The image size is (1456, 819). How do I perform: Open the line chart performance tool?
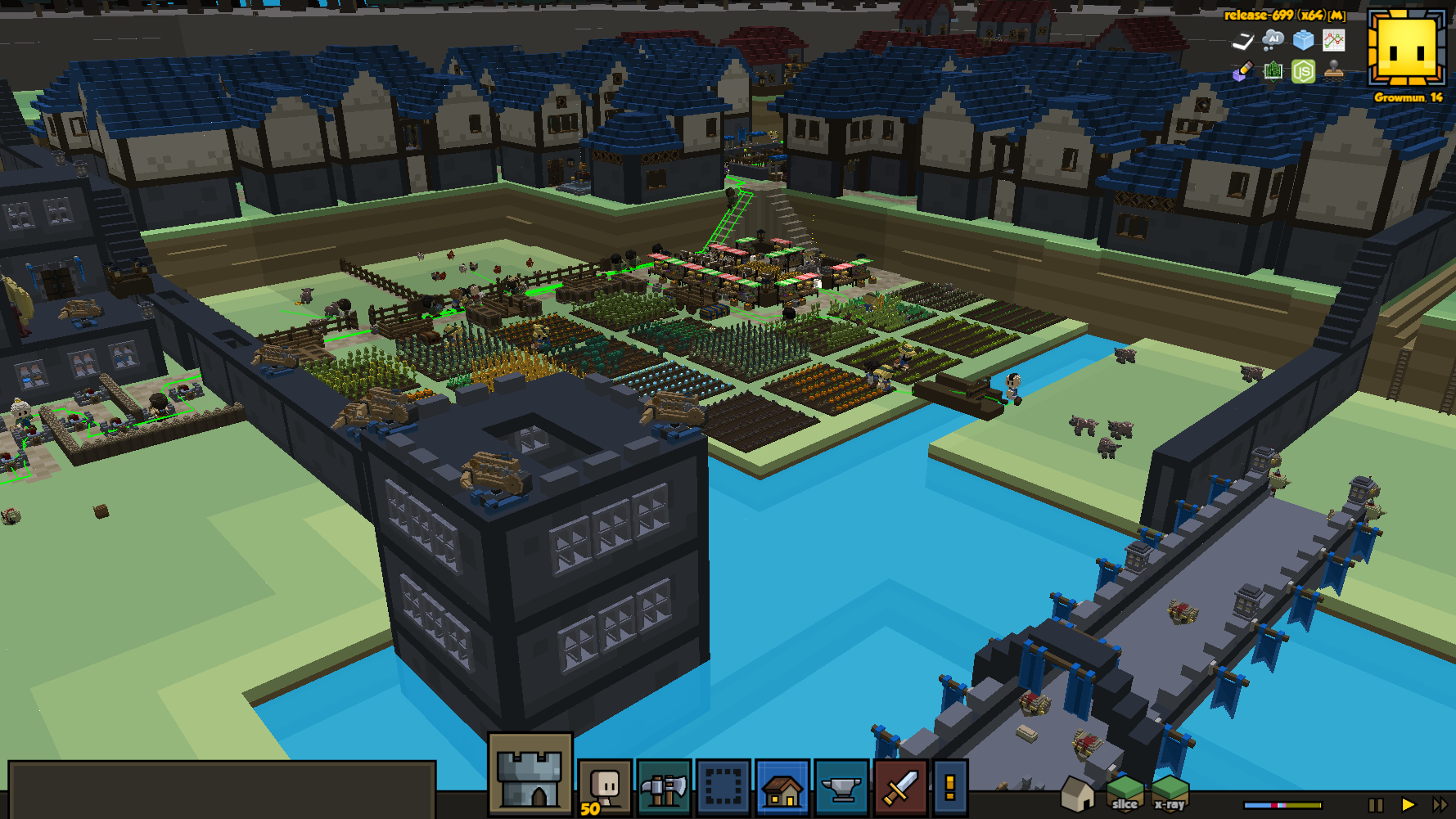(x=1334, y=39)
